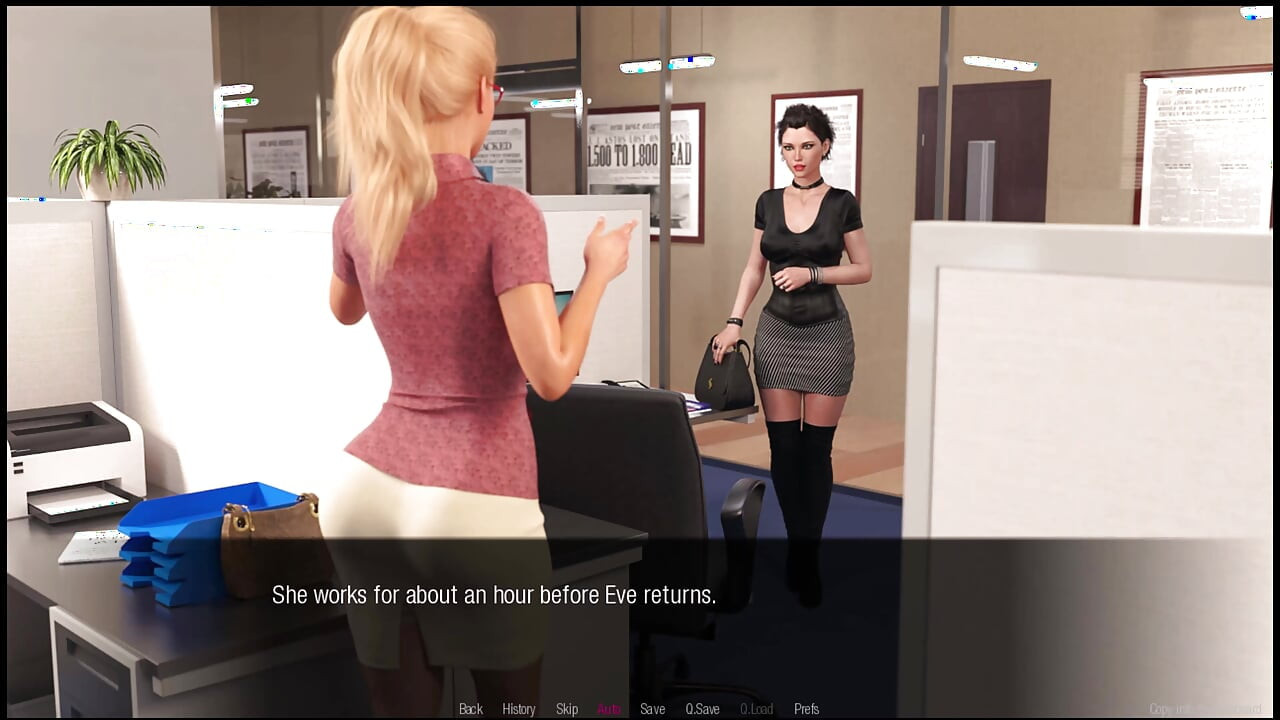Perform a Q.Save quick save

pos(703,708)
